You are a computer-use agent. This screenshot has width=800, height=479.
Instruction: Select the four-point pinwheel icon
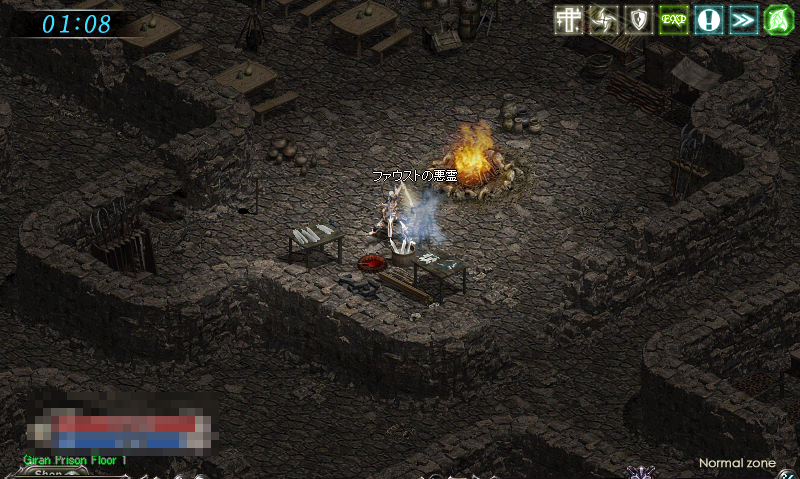point(604,20)
